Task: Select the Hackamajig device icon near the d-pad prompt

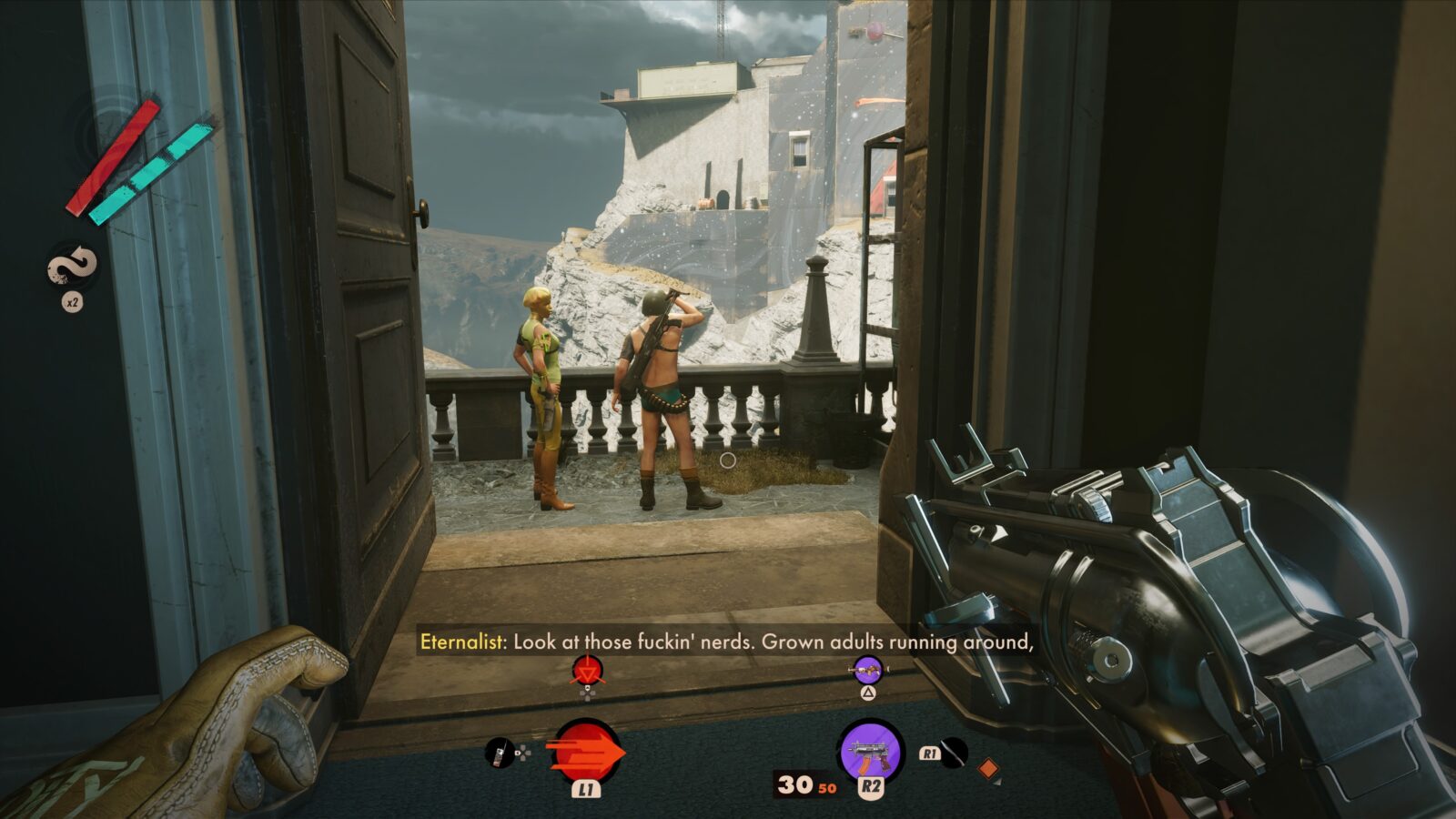Action: (498, 753)
